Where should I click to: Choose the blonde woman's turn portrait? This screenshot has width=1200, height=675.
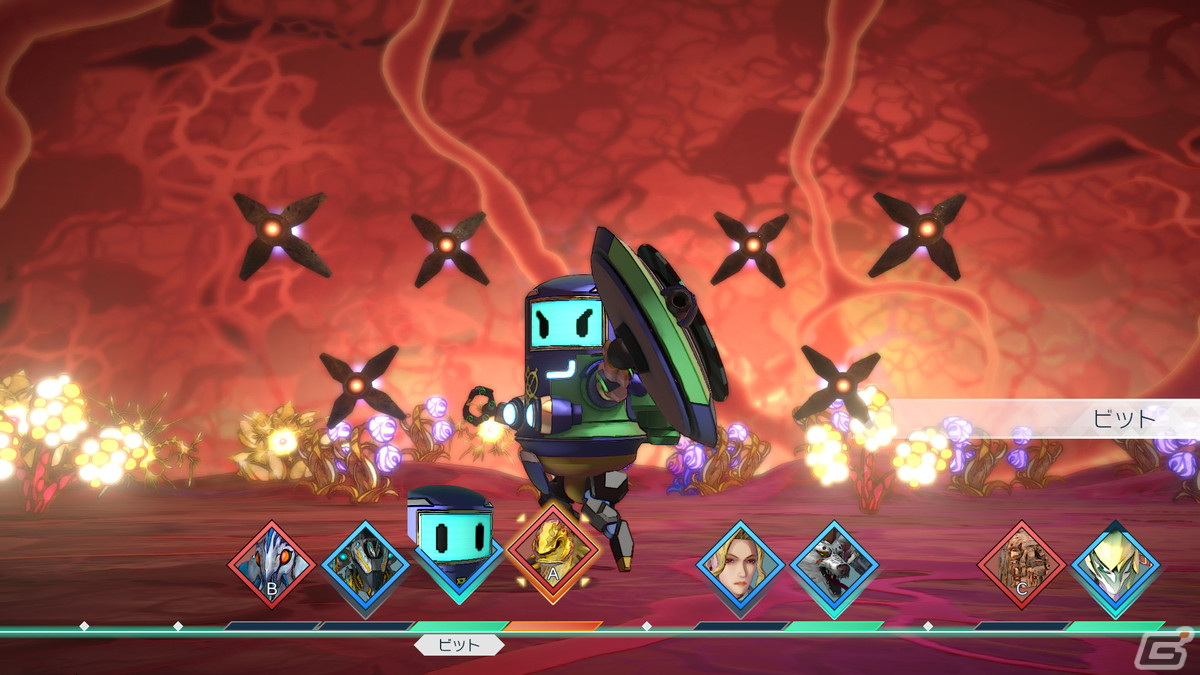click(741, 565)
